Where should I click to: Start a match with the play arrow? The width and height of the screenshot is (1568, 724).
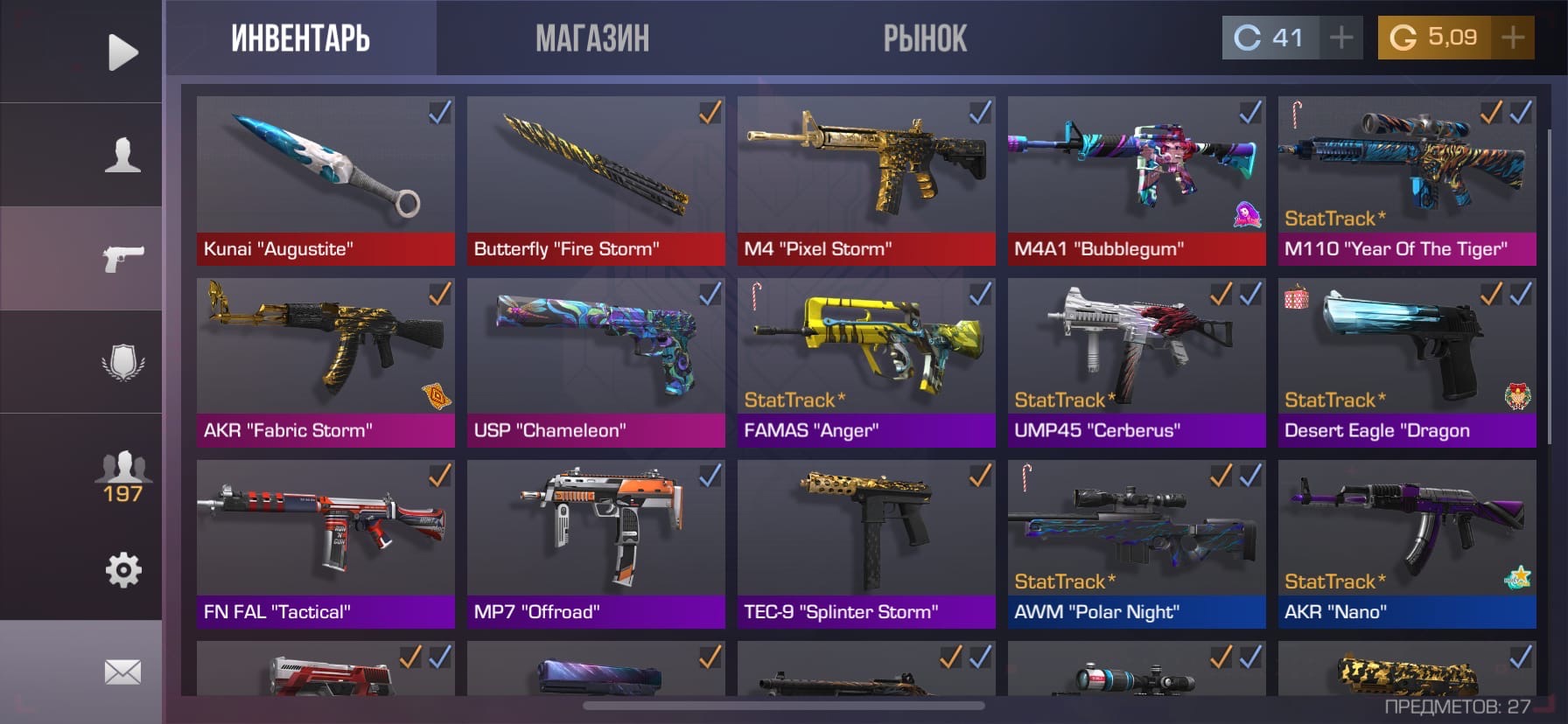122,52
